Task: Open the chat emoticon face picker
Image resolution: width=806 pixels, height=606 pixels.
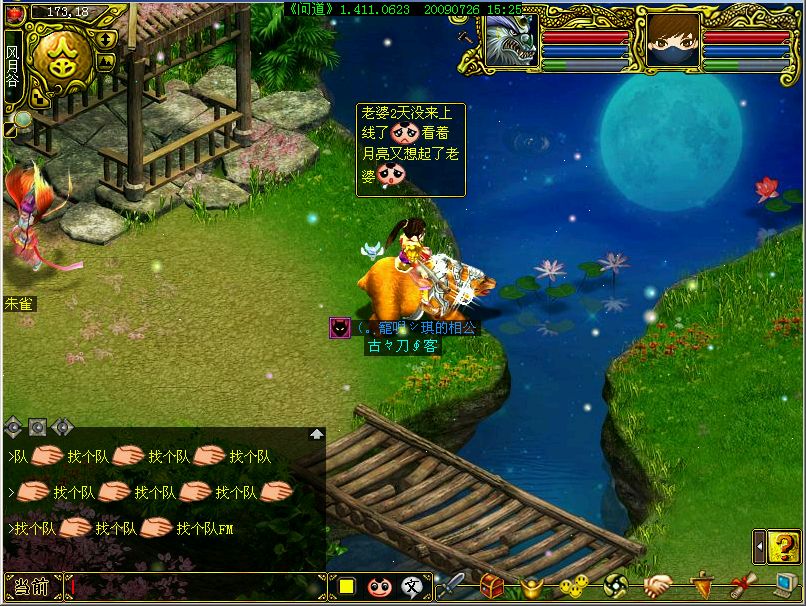Action: pos(379,587)
